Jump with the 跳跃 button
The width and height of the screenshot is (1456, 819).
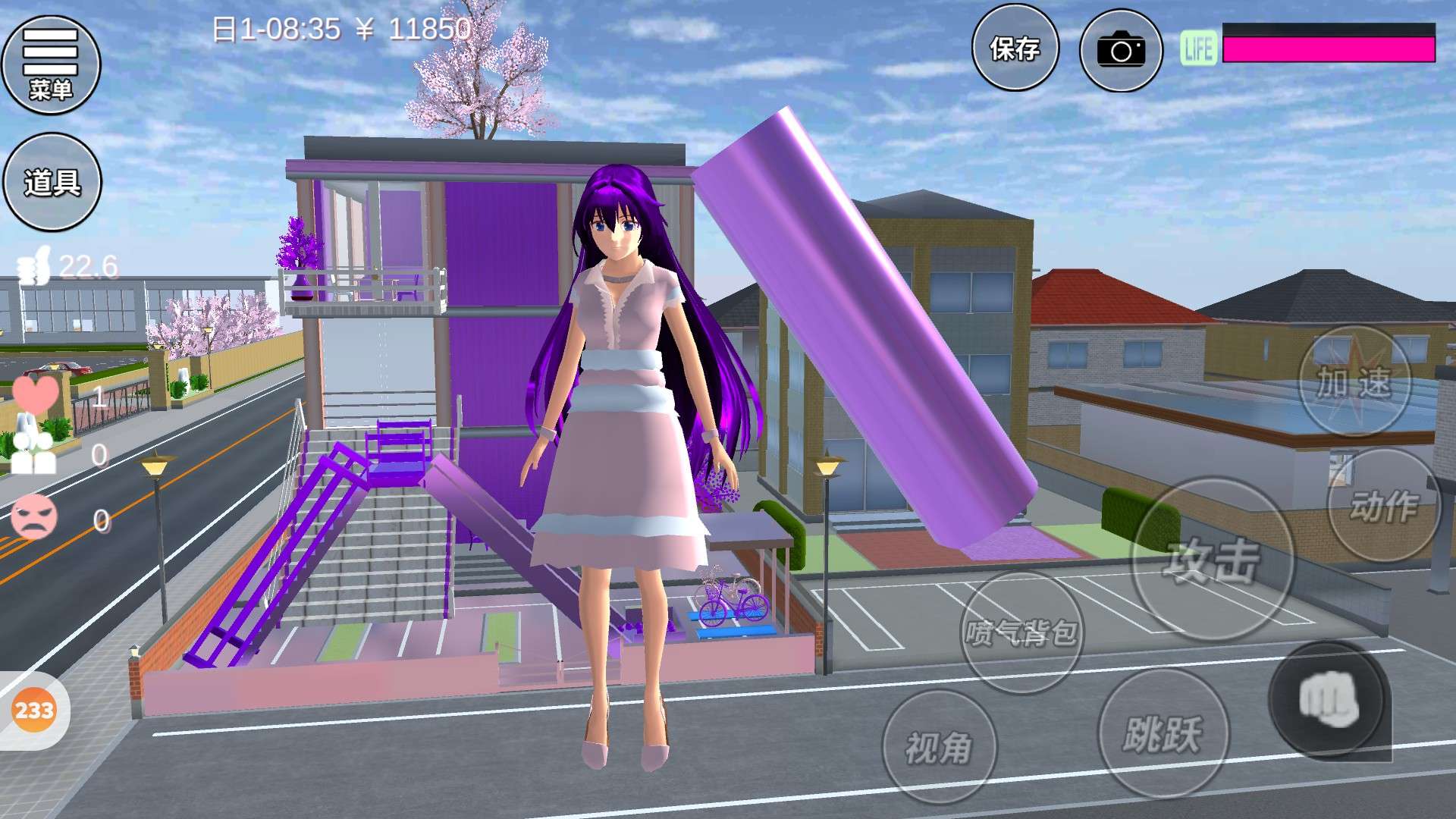[x=1163, y=733]
